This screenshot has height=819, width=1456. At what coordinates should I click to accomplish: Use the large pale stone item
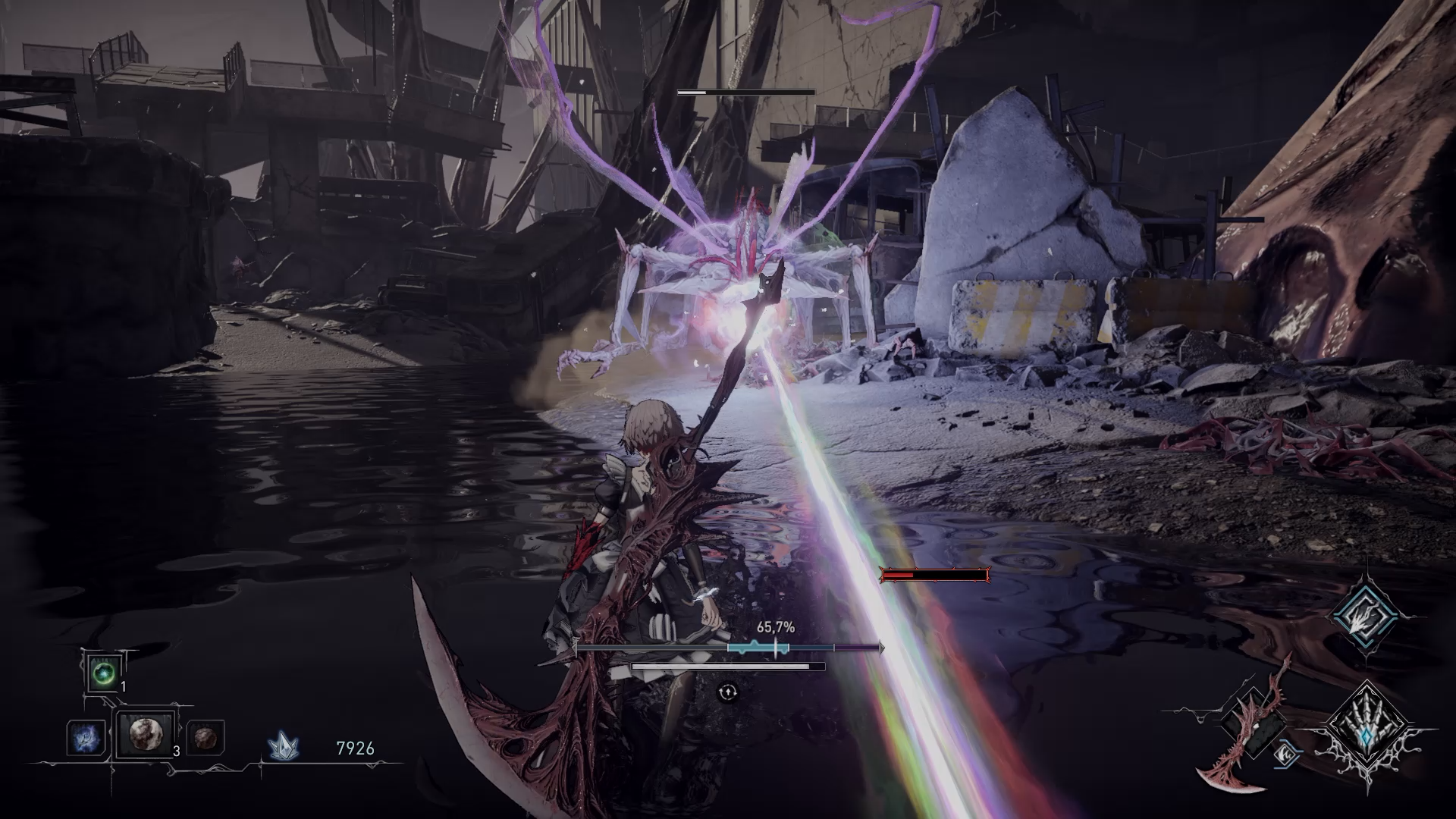[x=144, y=734]
